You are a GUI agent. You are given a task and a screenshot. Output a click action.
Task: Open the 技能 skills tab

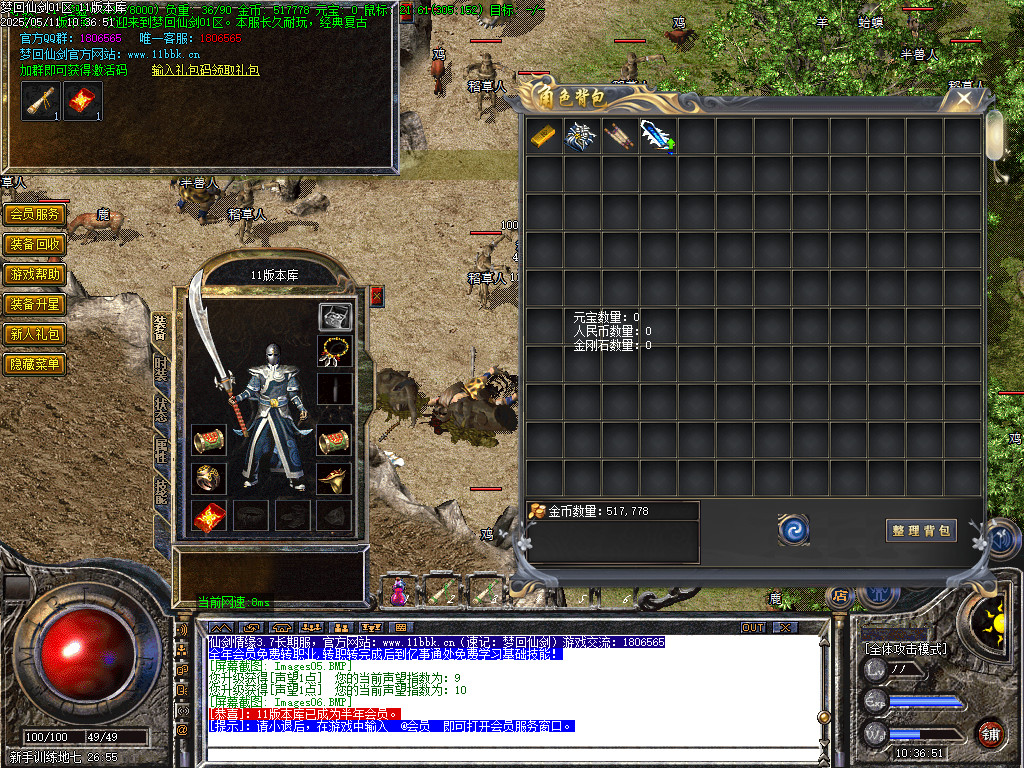161,490
